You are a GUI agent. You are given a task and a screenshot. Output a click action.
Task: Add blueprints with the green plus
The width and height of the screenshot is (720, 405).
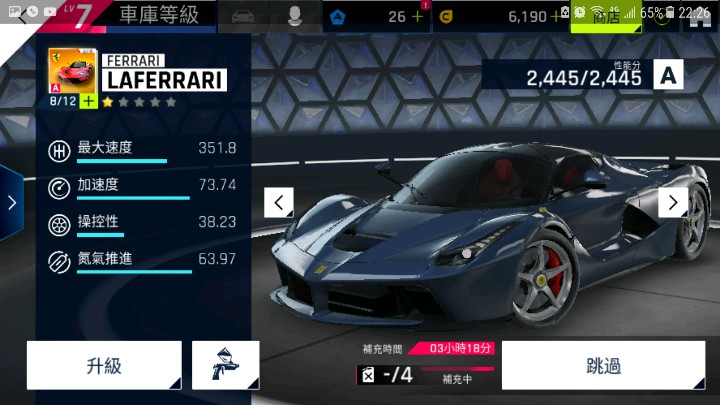click(x=88, y=102)
